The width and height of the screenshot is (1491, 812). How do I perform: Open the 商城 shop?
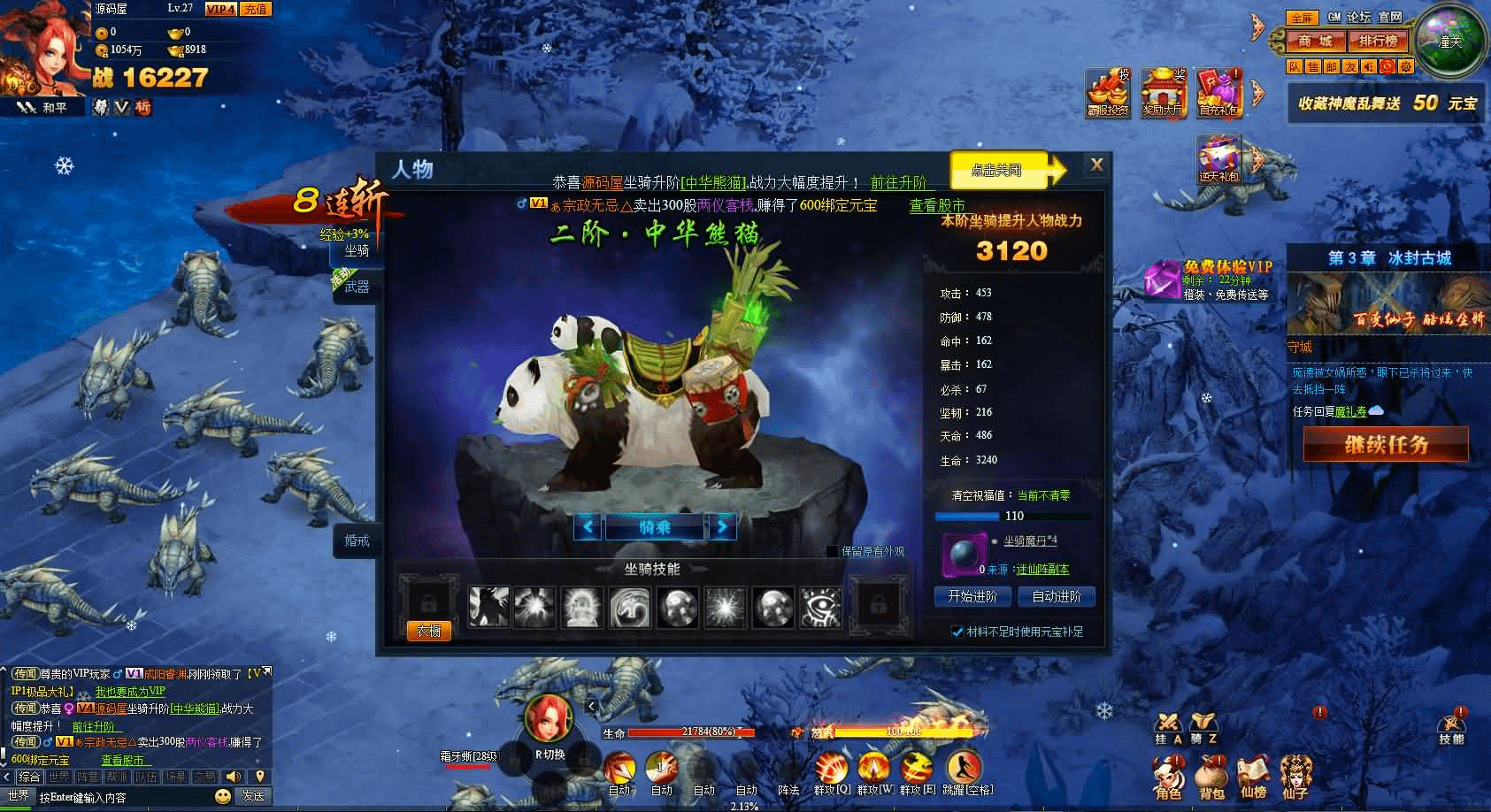pyautogui.click(x=1314, y=41)
